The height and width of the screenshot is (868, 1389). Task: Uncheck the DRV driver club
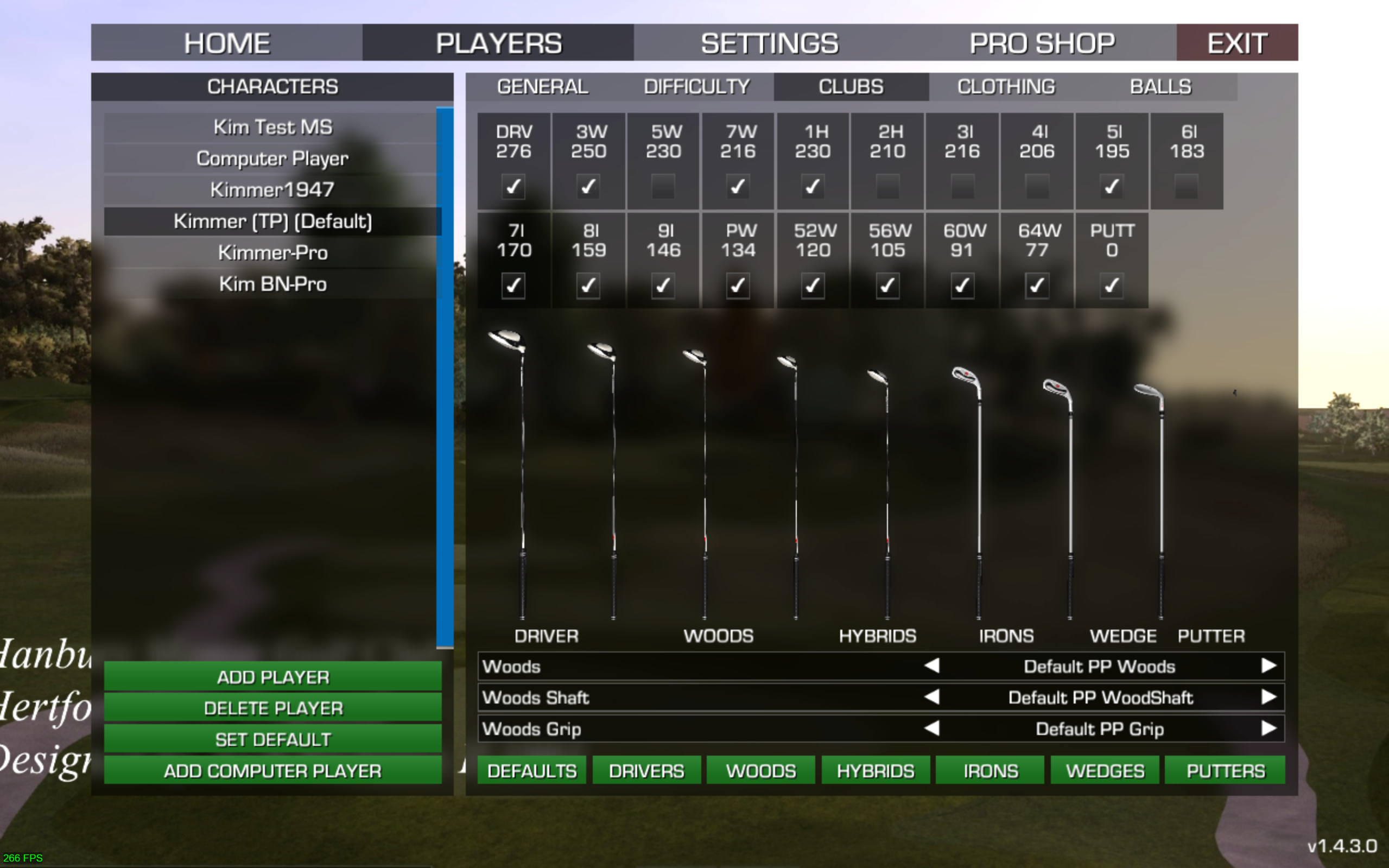pos(513,187)
